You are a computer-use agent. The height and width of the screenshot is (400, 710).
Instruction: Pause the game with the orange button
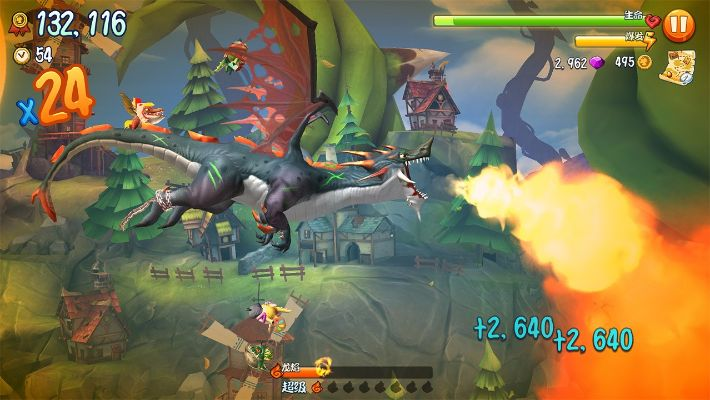[678, 23]
